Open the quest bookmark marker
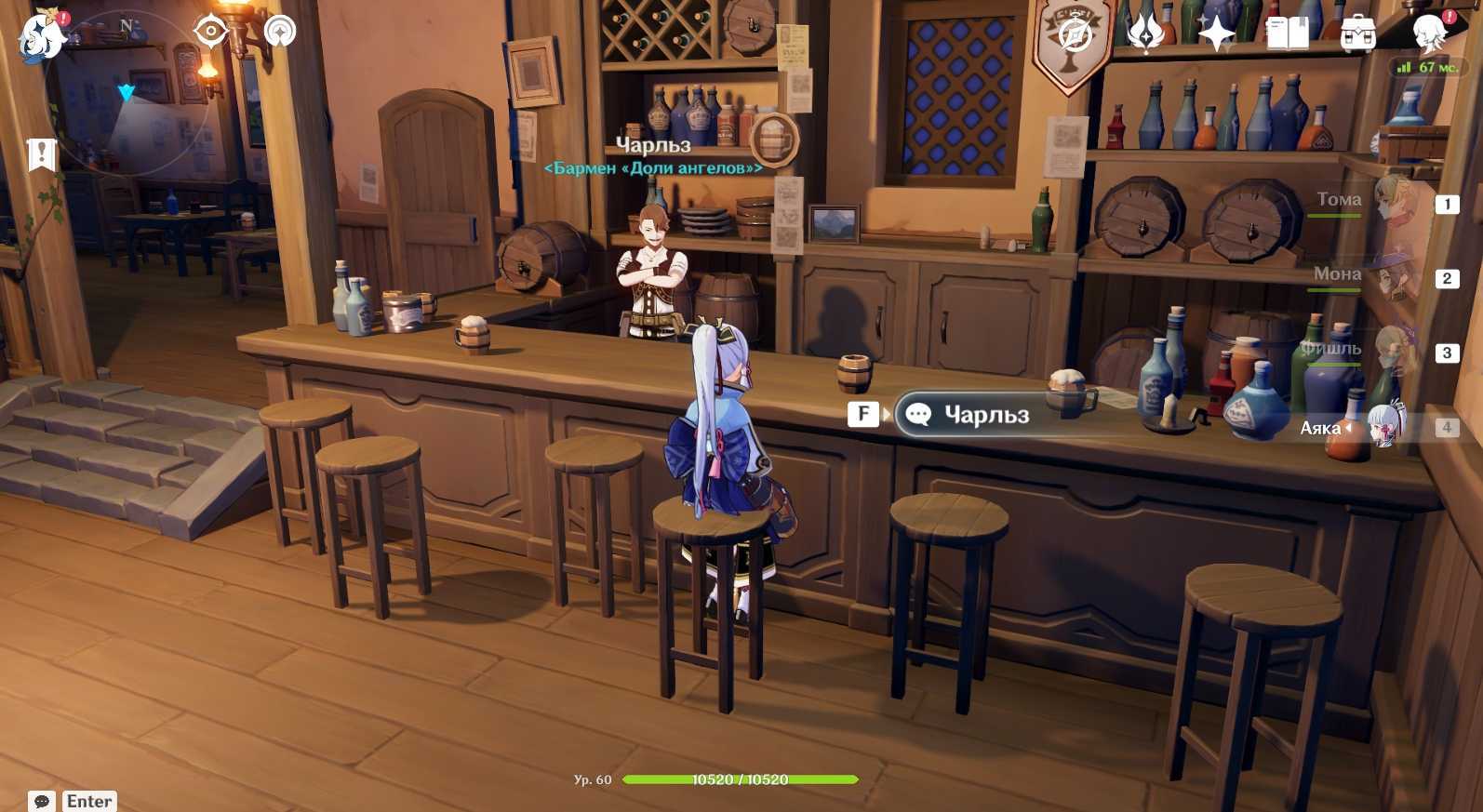 (x=42, y=154)
